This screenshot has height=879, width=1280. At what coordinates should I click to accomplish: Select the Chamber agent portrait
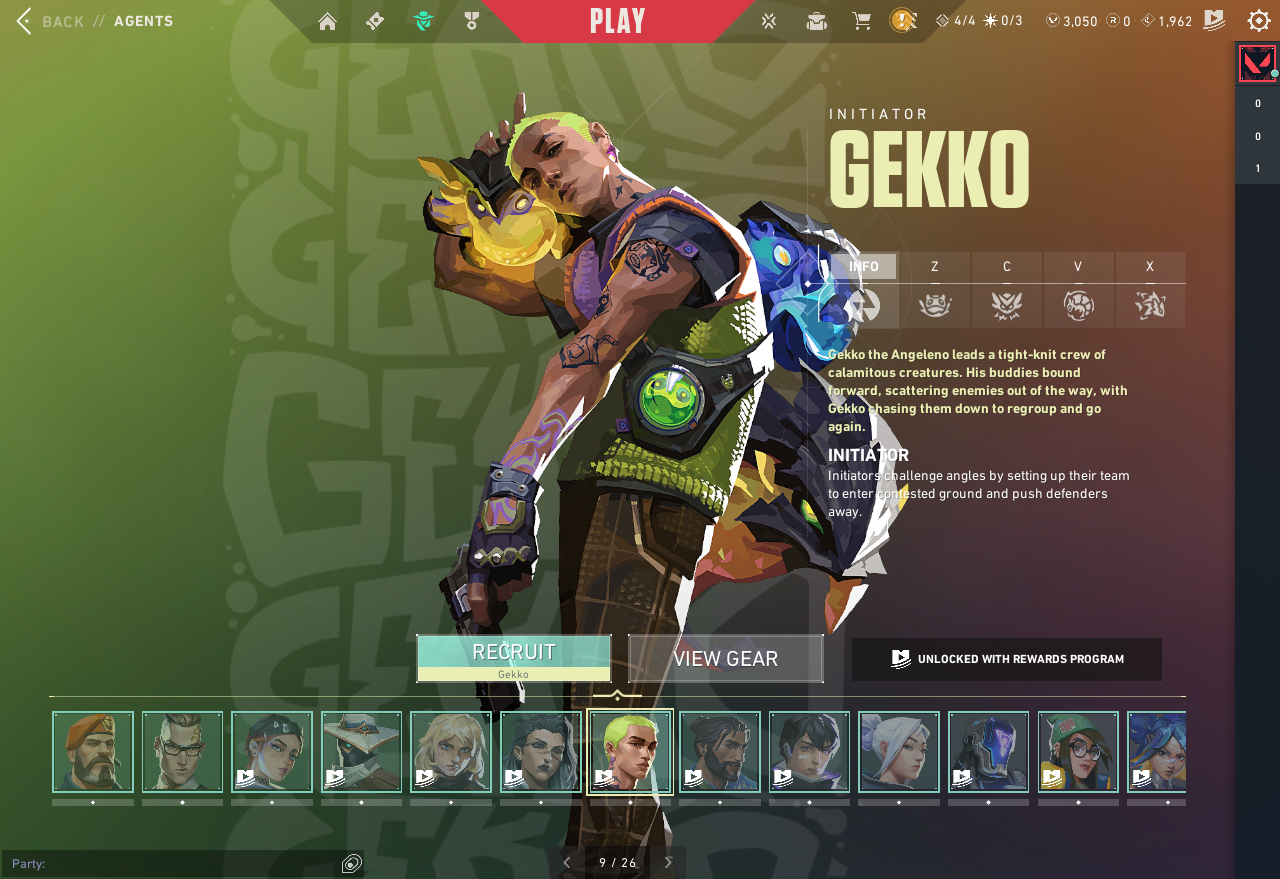[182, 752]
